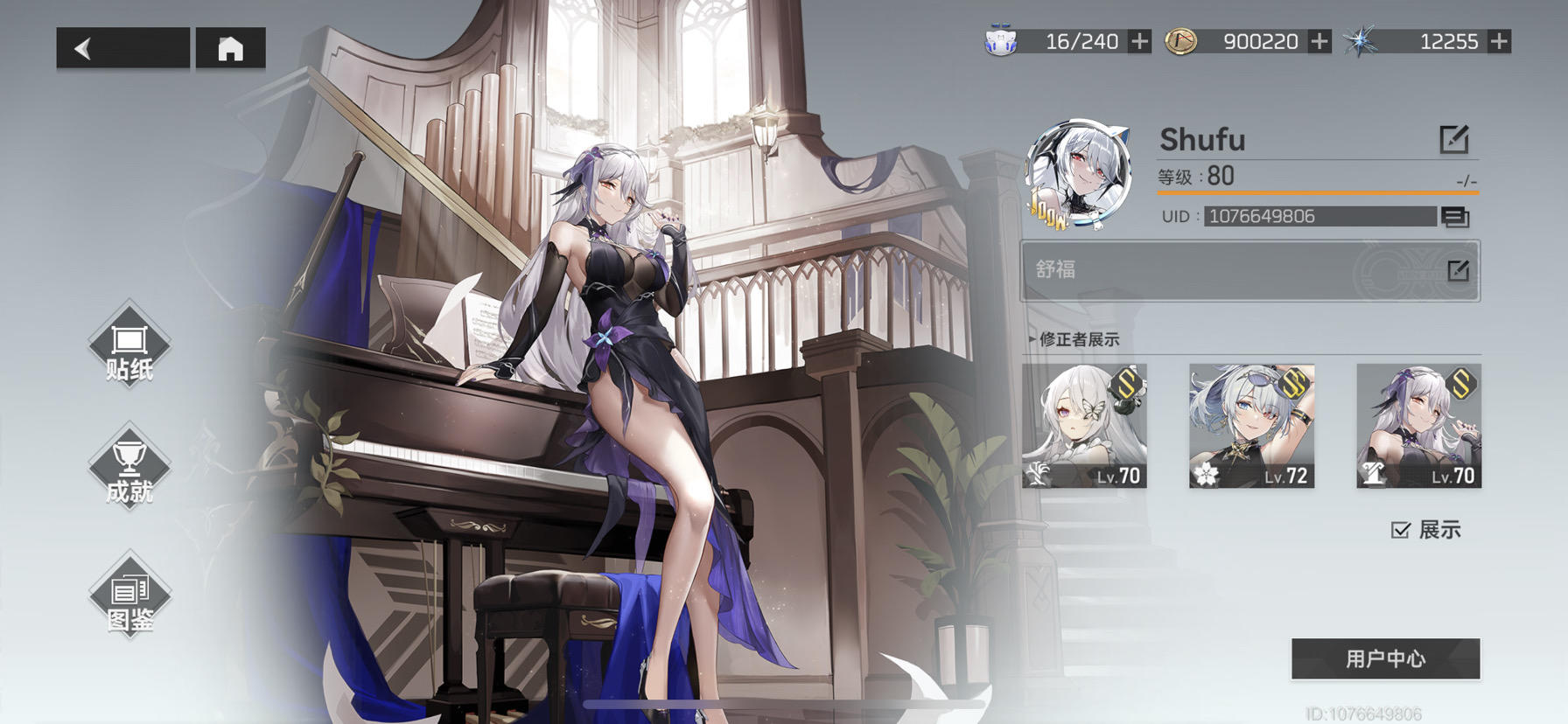Click the plus to replenish stamina
Image resolution: width=1568 pixels, height=724 pixels.
pos(1139,40)
